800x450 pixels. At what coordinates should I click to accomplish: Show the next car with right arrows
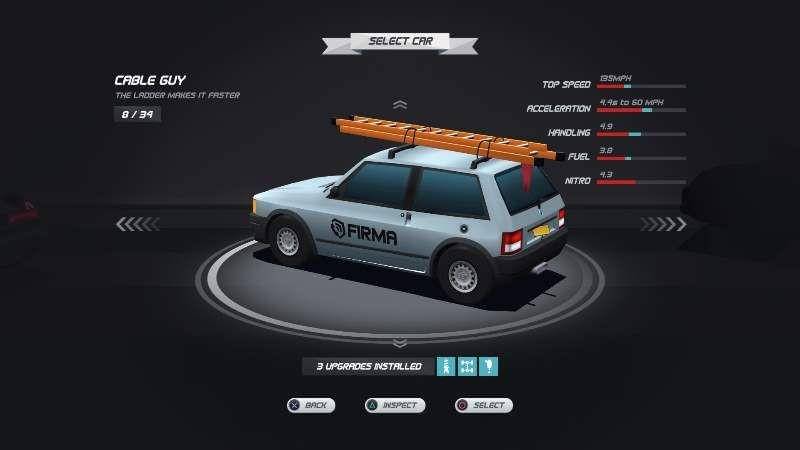click(x=661, y=224)
